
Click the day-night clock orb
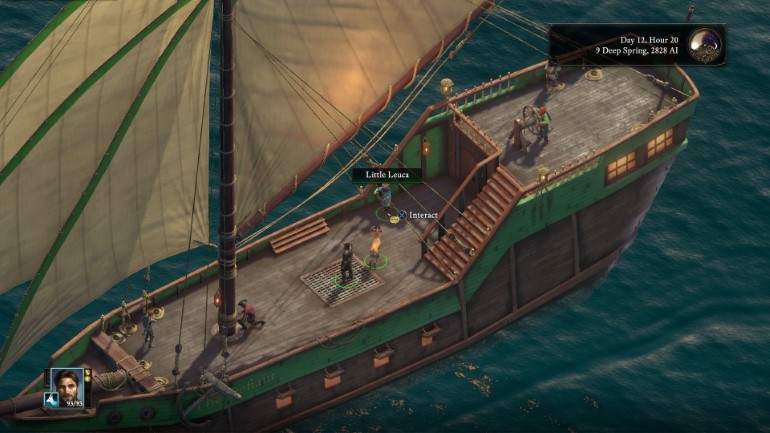[x=706, y=45]
